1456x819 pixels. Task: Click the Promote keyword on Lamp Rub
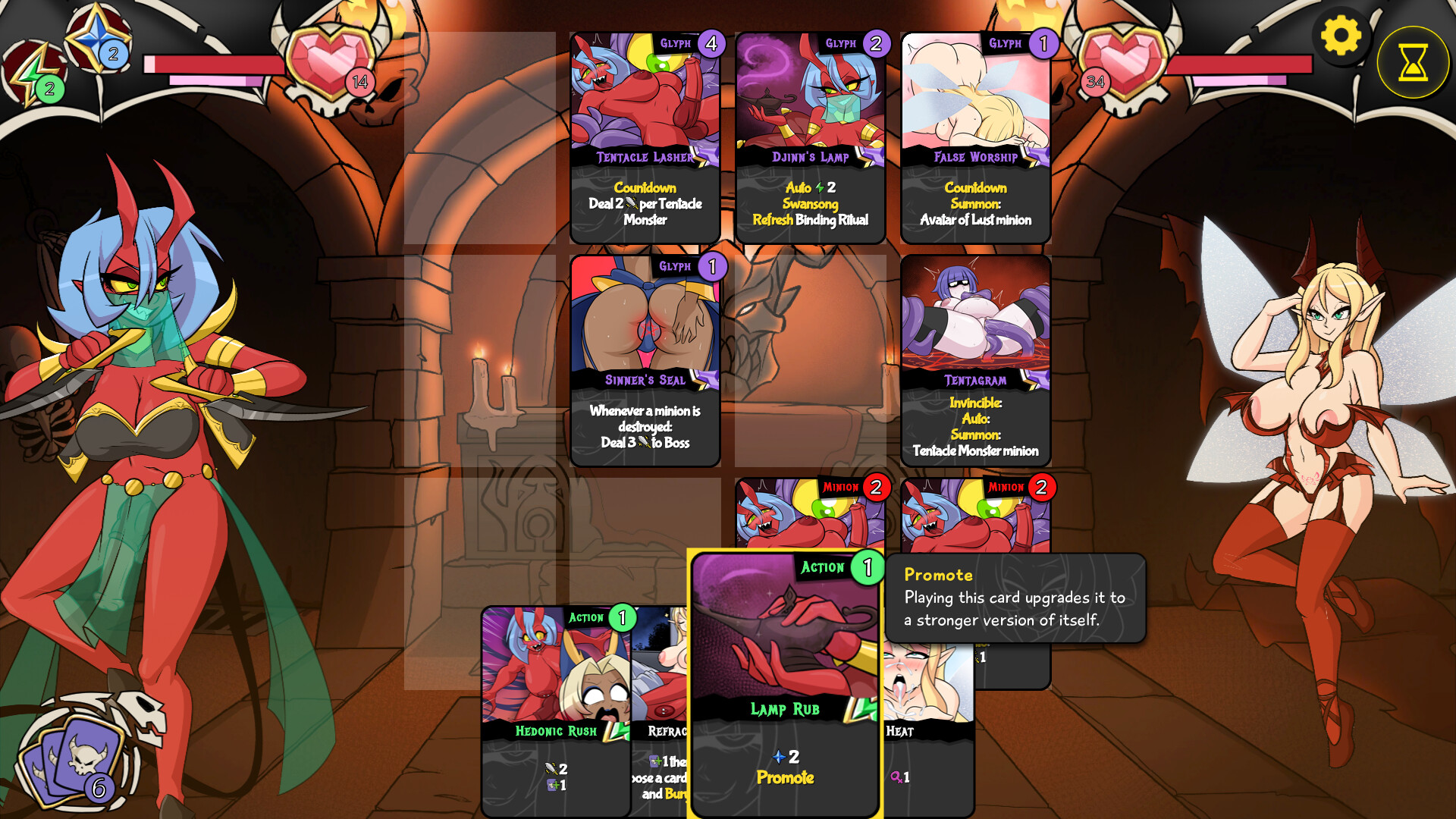tap(785, 778)
